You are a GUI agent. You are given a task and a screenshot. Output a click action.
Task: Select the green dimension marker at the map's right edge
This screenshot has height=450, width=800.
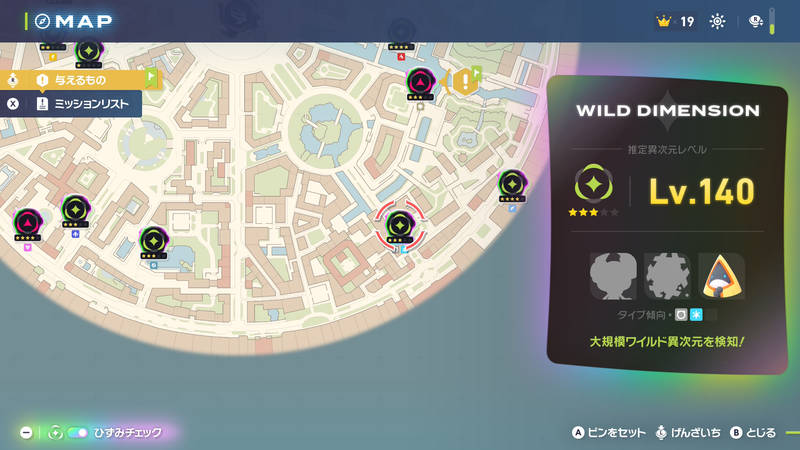(511, 184)
